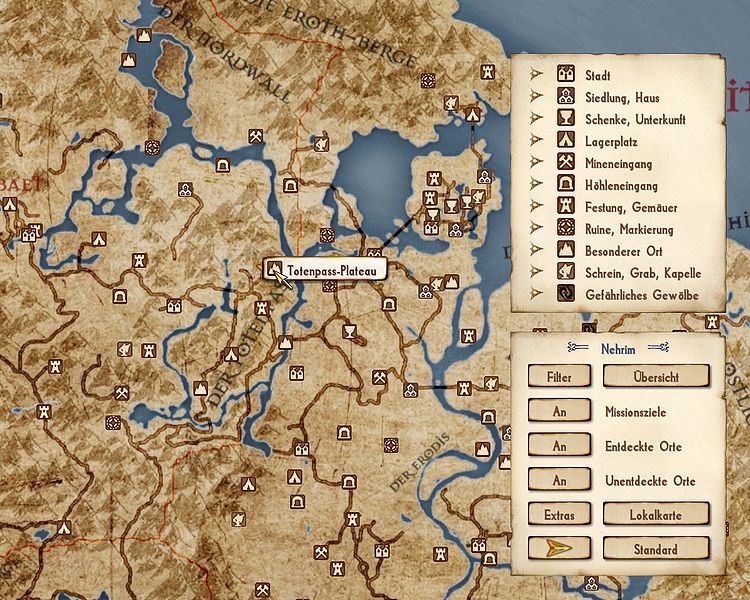
Task: Open the Extras options
Action: coord(560,514)
